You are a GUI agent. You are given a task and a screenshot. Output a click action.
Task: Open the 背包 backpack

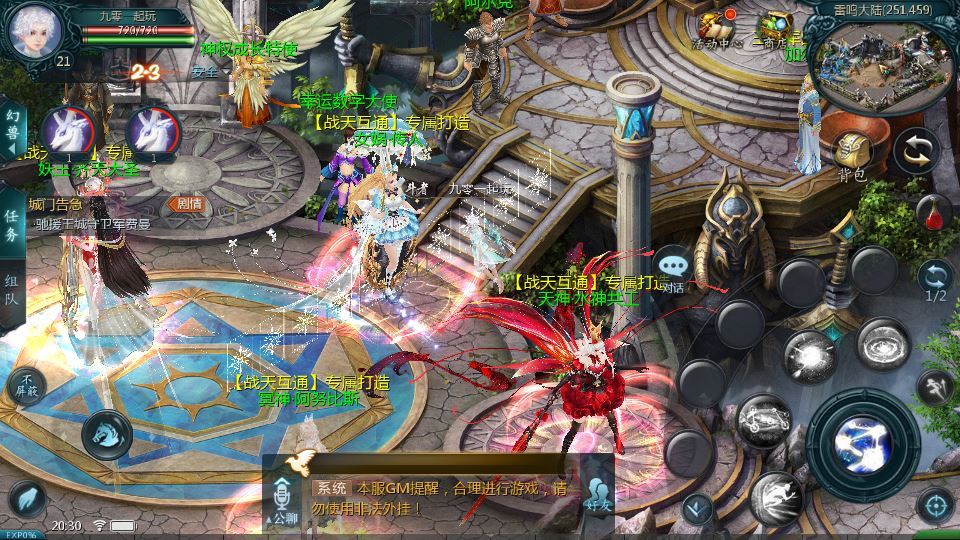click(851, 156)
